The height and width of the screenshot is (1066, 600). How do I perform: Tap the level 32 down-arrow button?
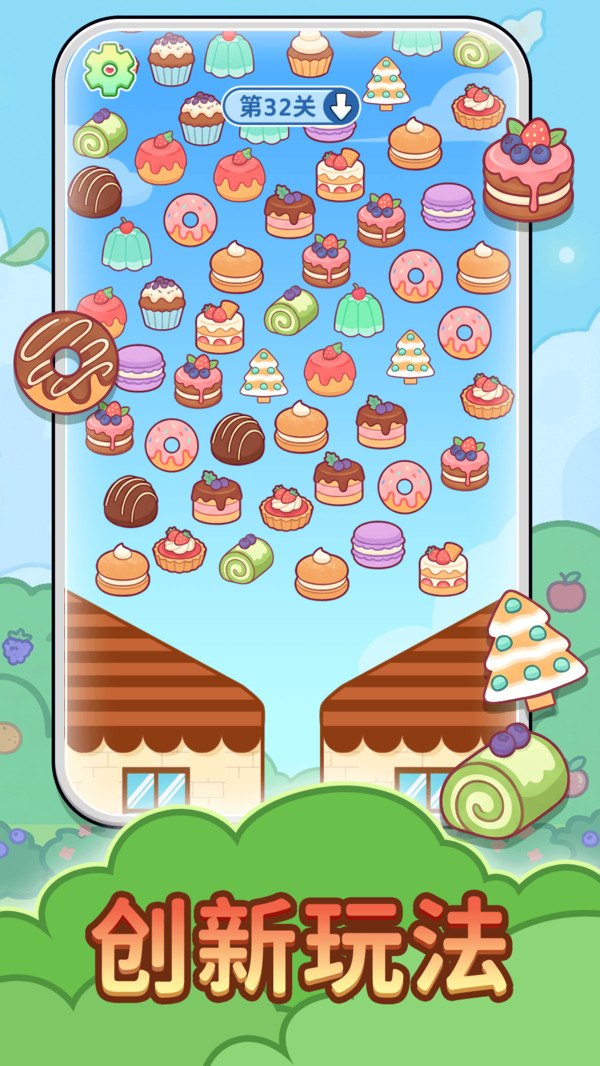341,107
